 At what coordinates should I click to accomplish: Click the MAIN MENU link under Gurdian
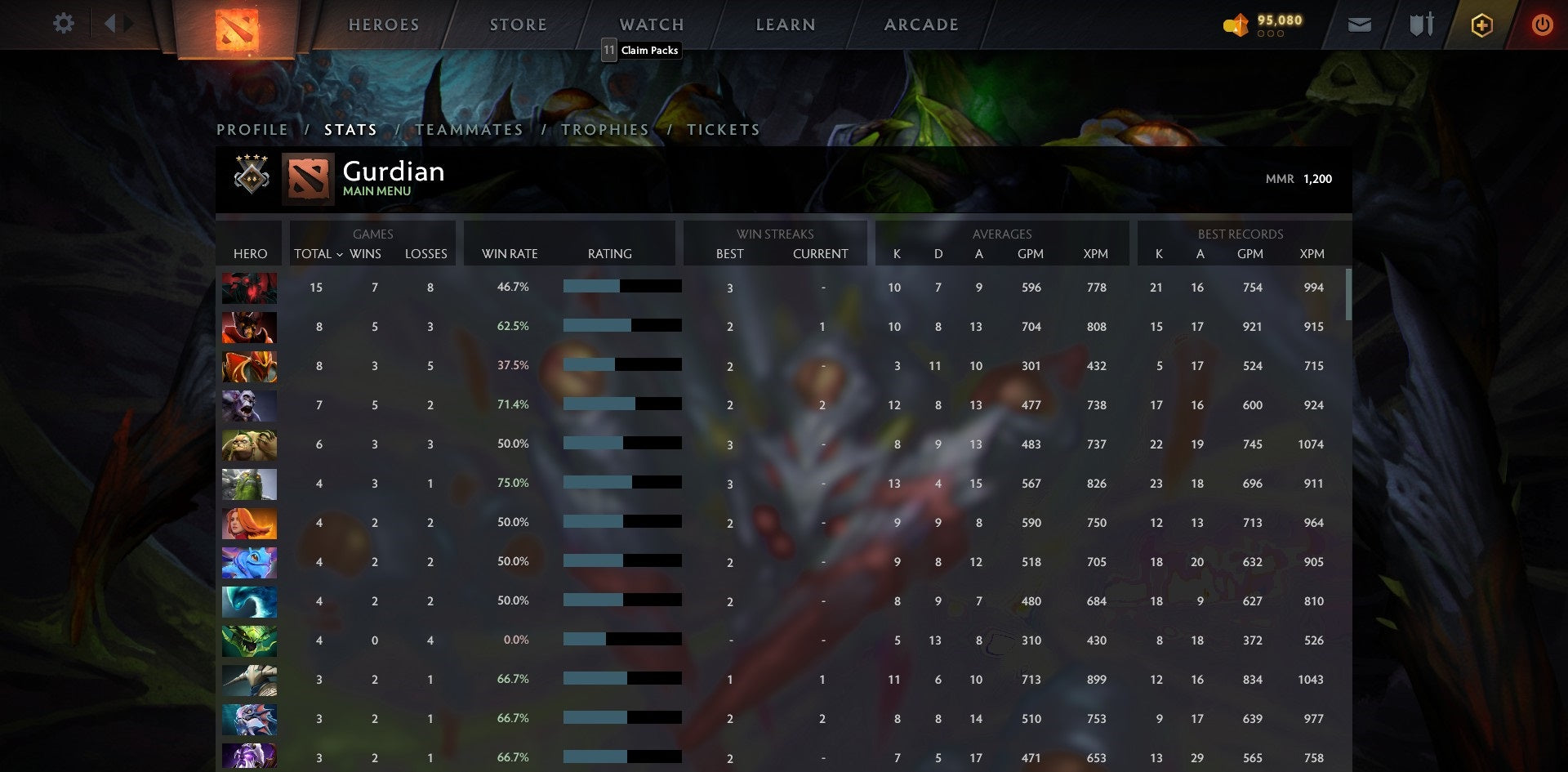(376, 191)
